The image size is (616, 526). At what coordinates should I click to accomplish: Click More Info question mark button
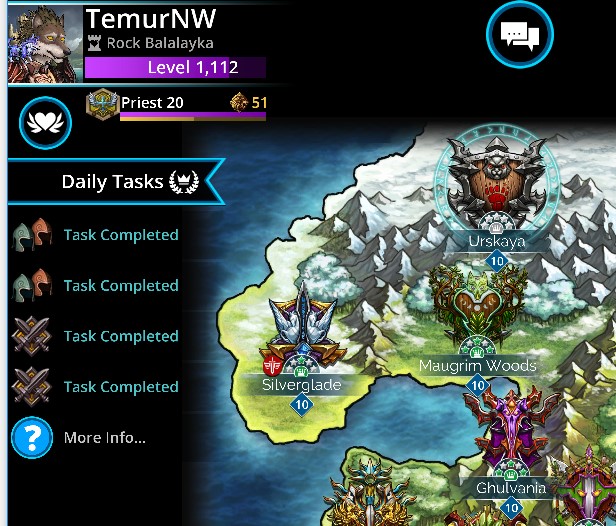click(x=31, y=438)
